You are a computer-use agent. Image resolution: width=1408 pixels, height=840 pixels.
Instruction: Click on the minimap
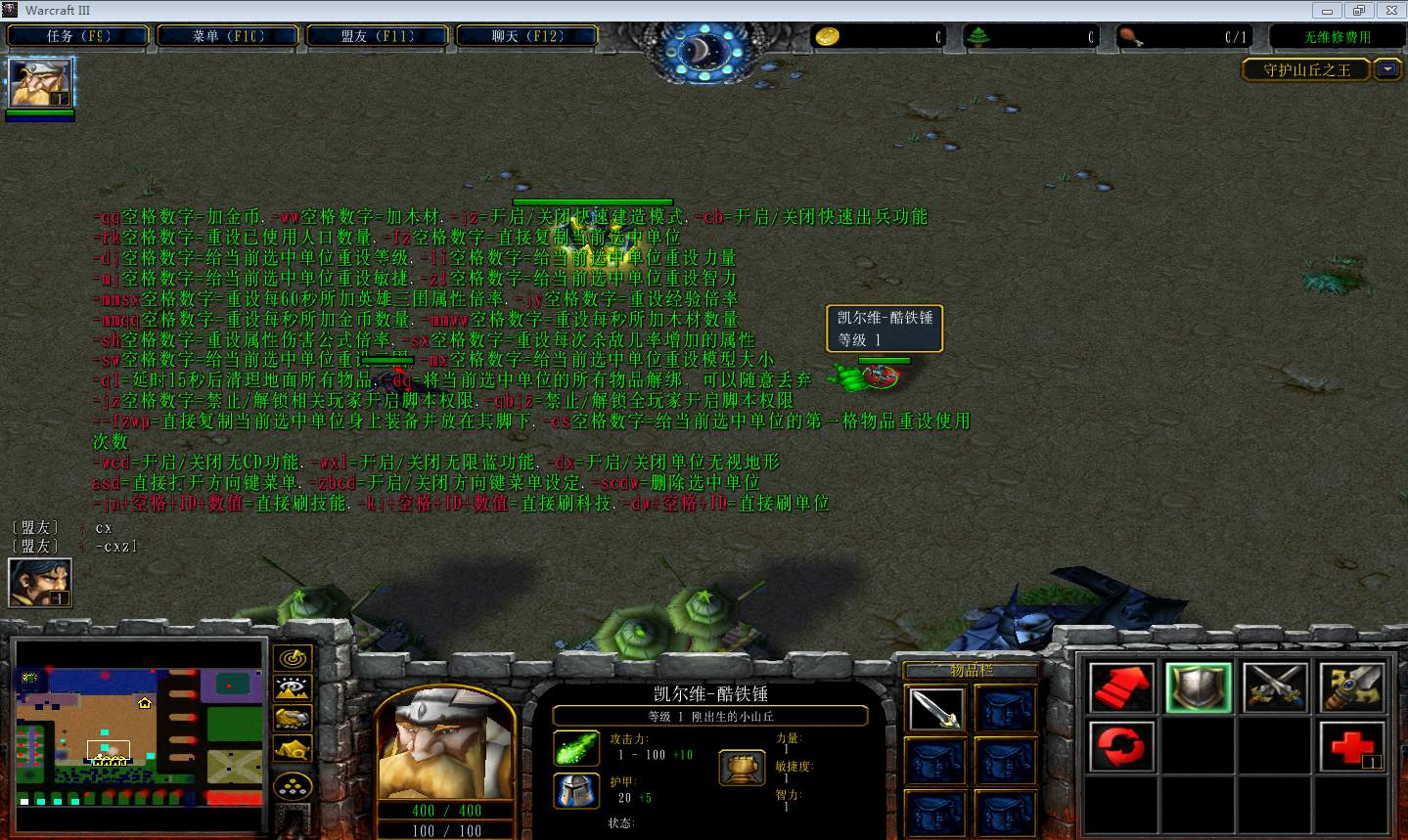coord(140,735)
